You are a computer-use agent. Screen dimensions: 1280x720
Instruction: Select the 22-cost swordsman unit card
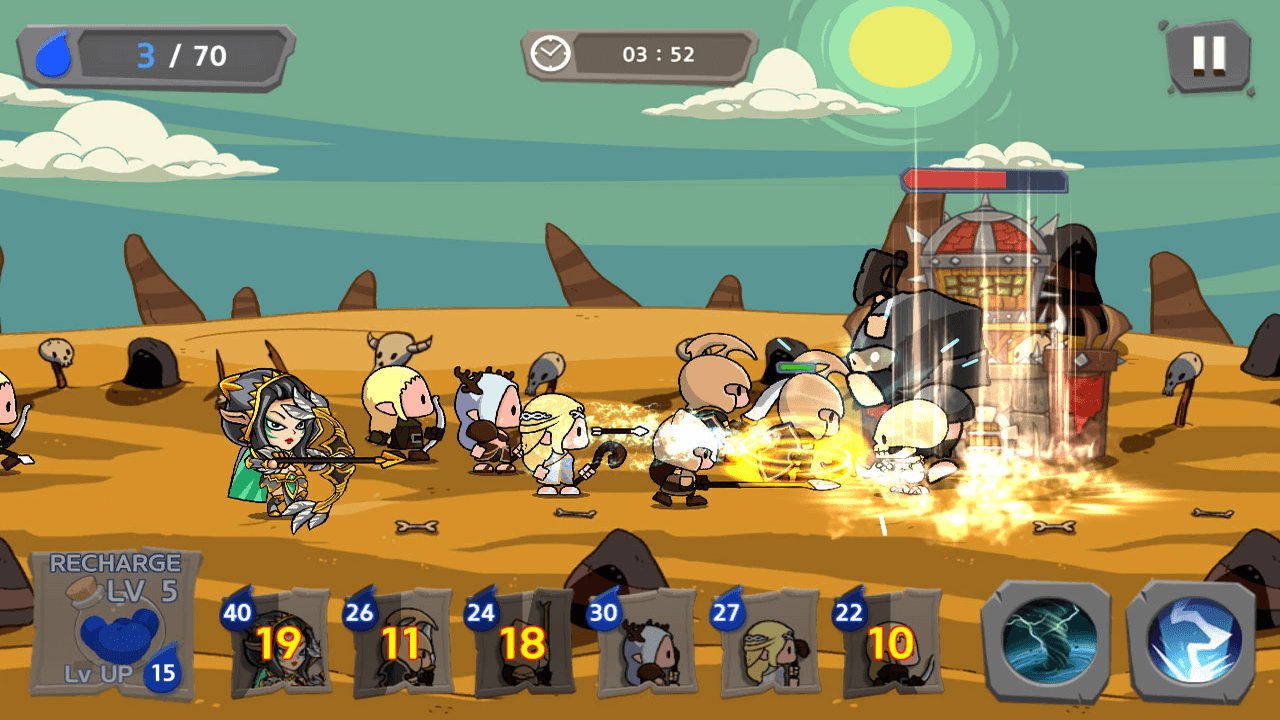click(x=890, y=643)
